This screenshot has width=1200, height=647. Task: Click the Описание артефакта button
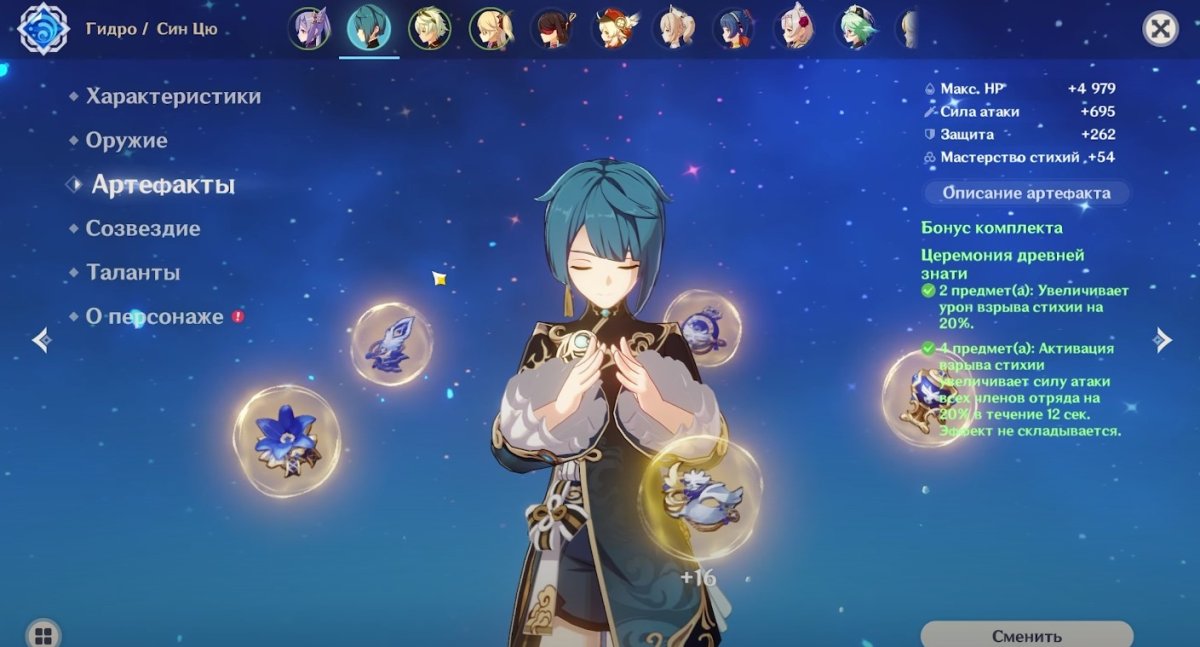tap(1026, 193)
